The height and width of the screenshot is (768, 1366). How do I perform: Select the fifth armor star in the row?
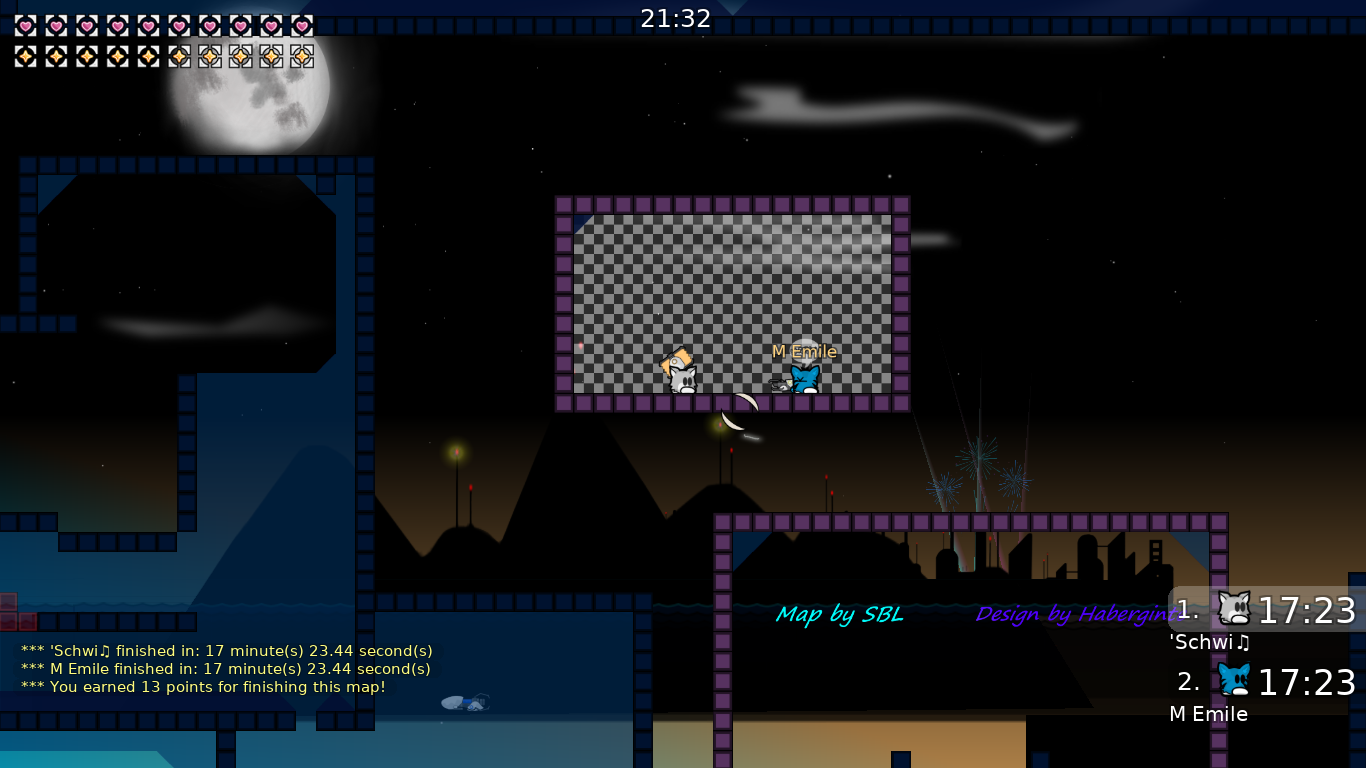[x=146, y=57]
